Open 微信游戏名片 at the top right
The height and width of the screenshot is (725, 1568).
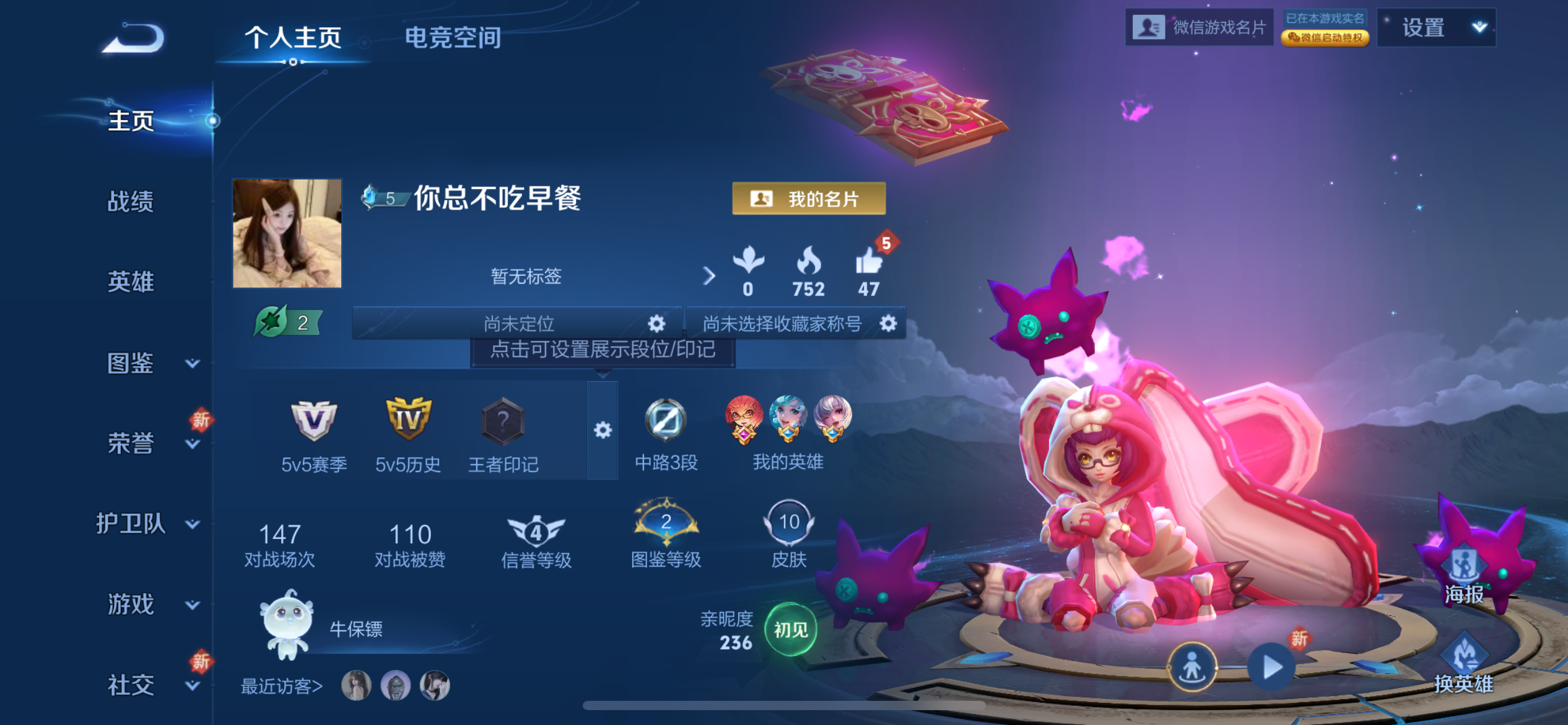click(1200, 26)
